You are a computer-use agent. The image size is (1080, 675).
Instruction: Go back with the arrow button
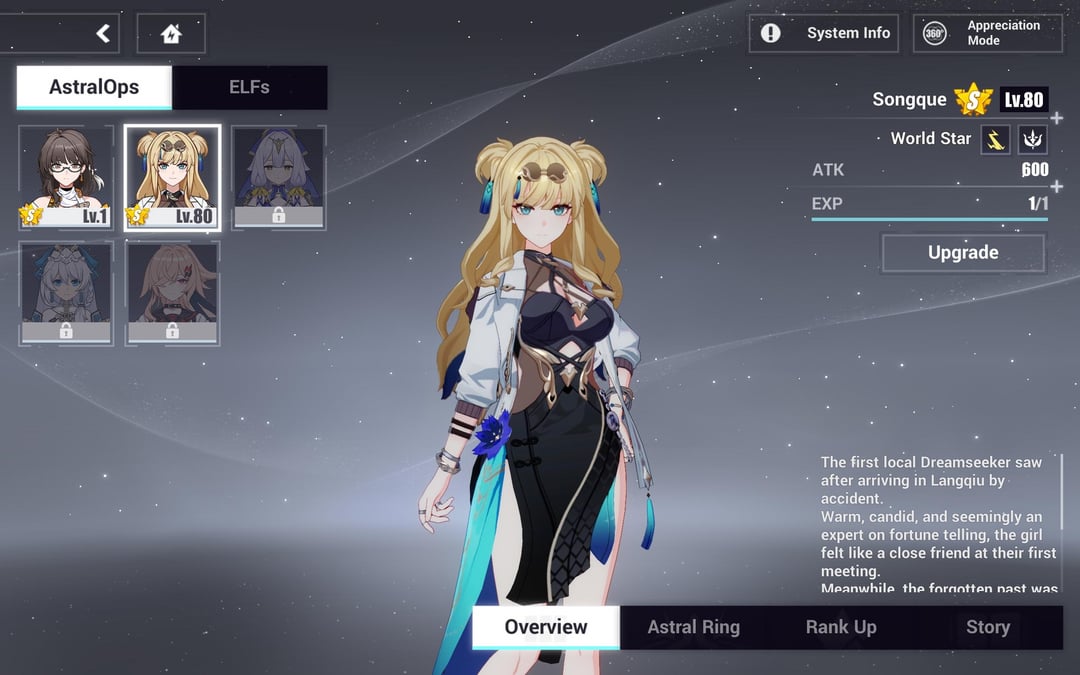click(103, 34)
